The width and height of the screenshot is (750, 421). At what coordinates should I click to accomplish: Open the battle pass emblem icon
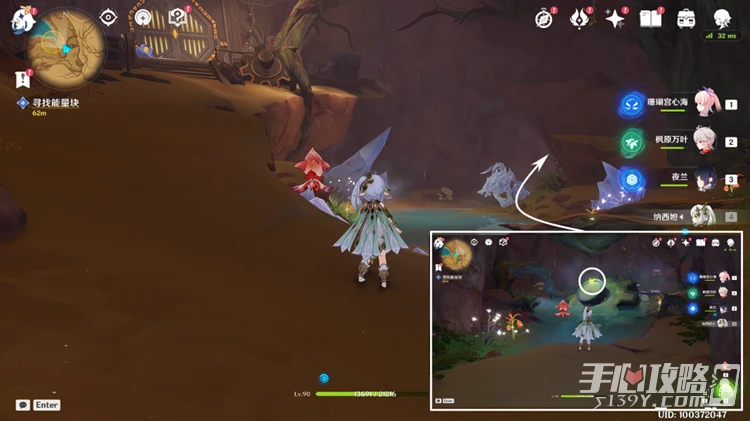(x=580, y=18)
